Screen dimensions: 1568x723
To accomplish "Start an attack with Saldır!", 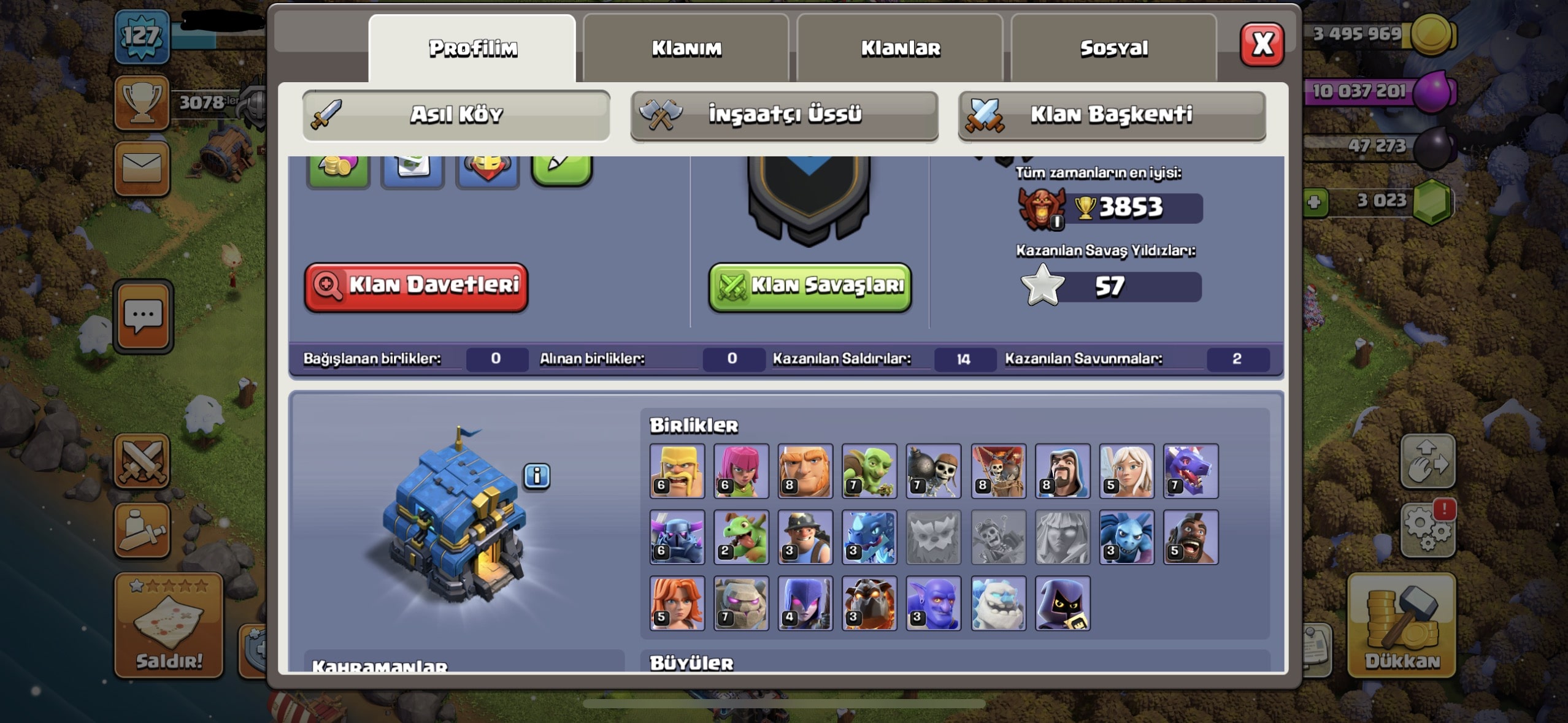I will click(x=169, y=625).
